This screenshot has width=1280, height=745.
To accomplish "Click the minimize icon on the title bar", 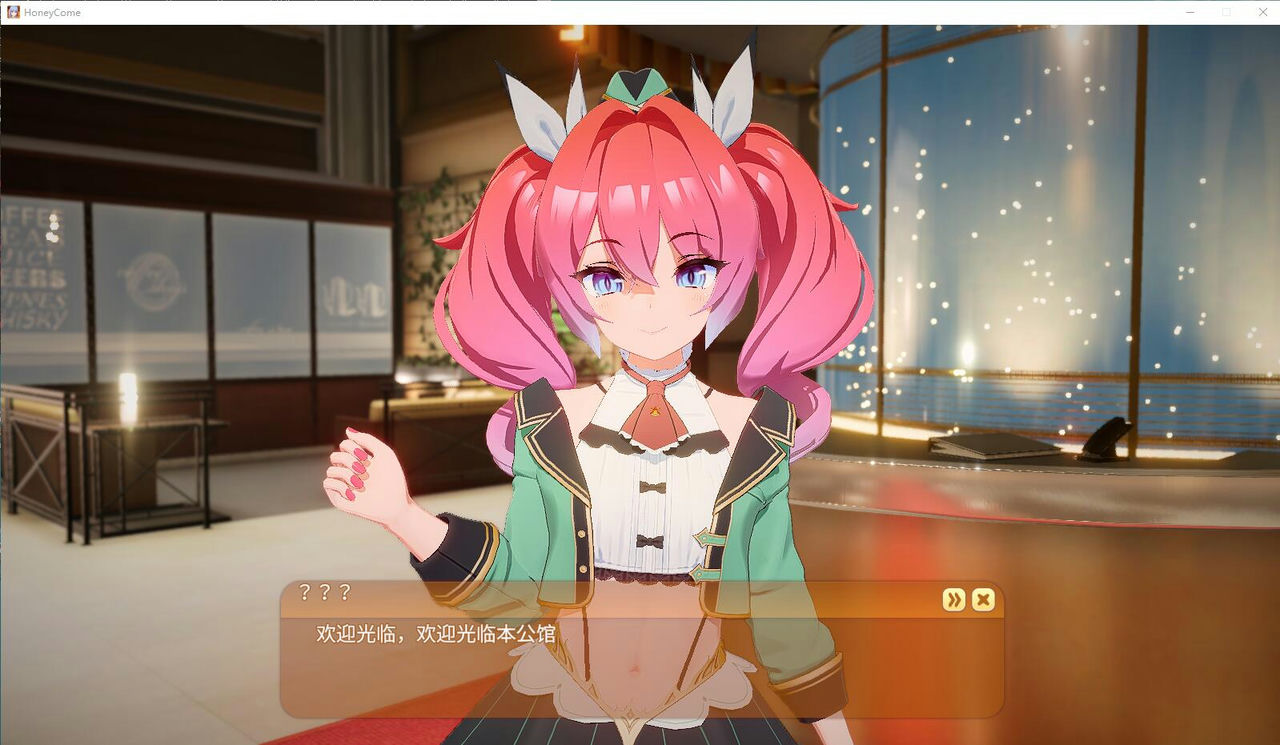I will click(1190, 12).
